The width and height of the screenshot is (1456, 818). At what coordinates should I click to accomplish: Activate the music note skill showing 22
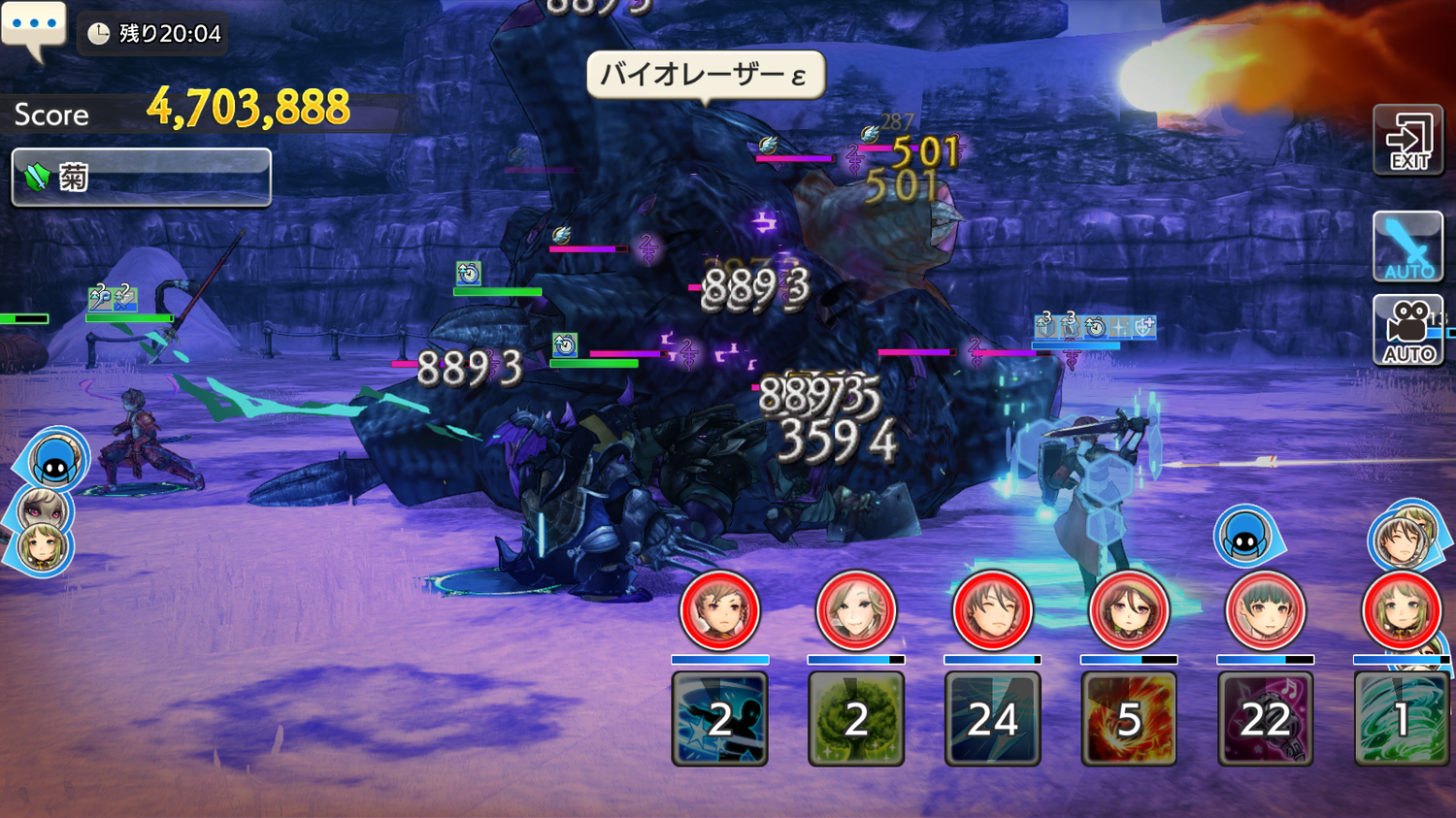[x=1265, y=719]
